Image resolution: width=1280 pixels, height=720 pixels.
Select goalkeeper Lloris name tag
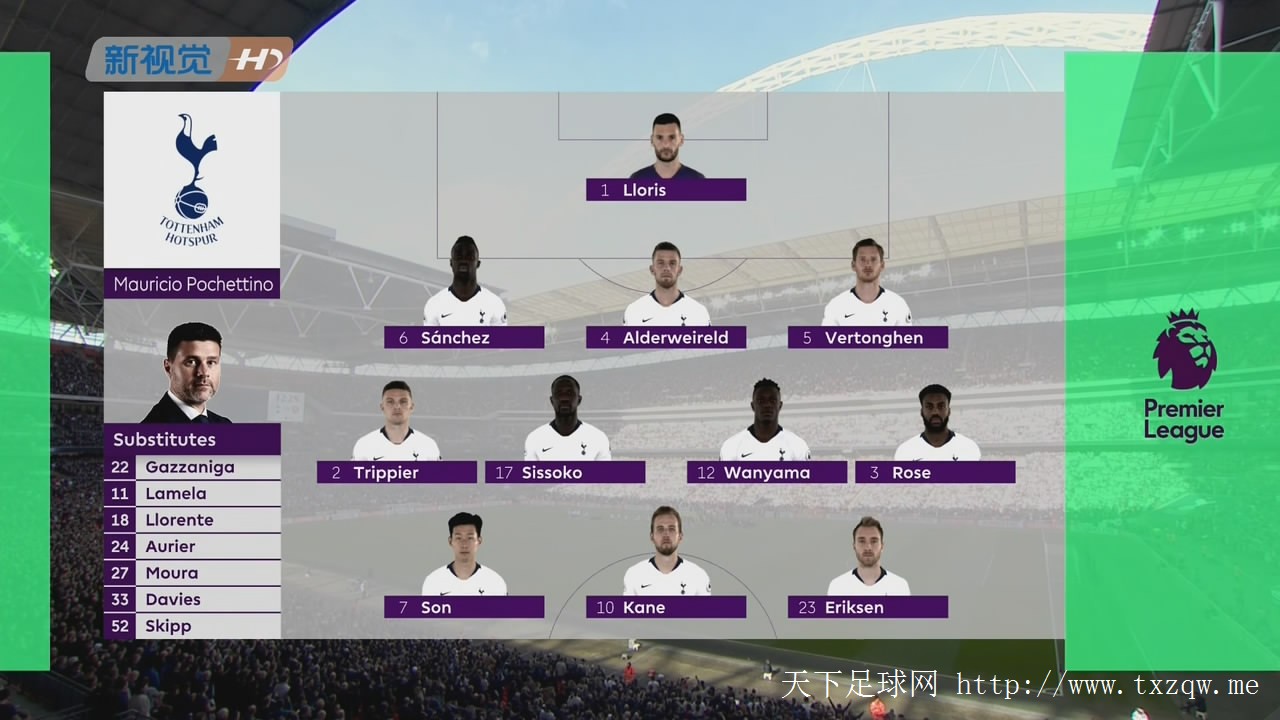click(x=666, y=190)
